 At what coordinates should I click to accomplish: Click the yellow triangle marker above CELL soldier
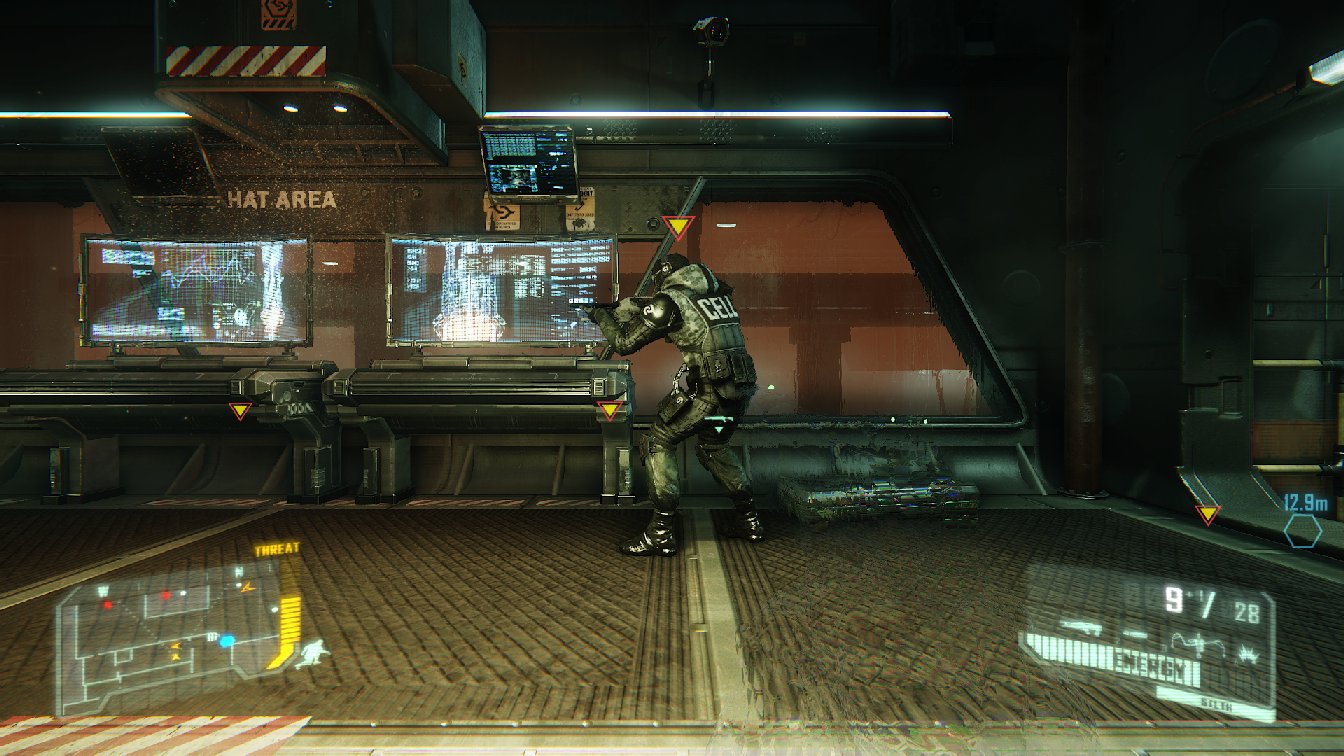(678, 227)
